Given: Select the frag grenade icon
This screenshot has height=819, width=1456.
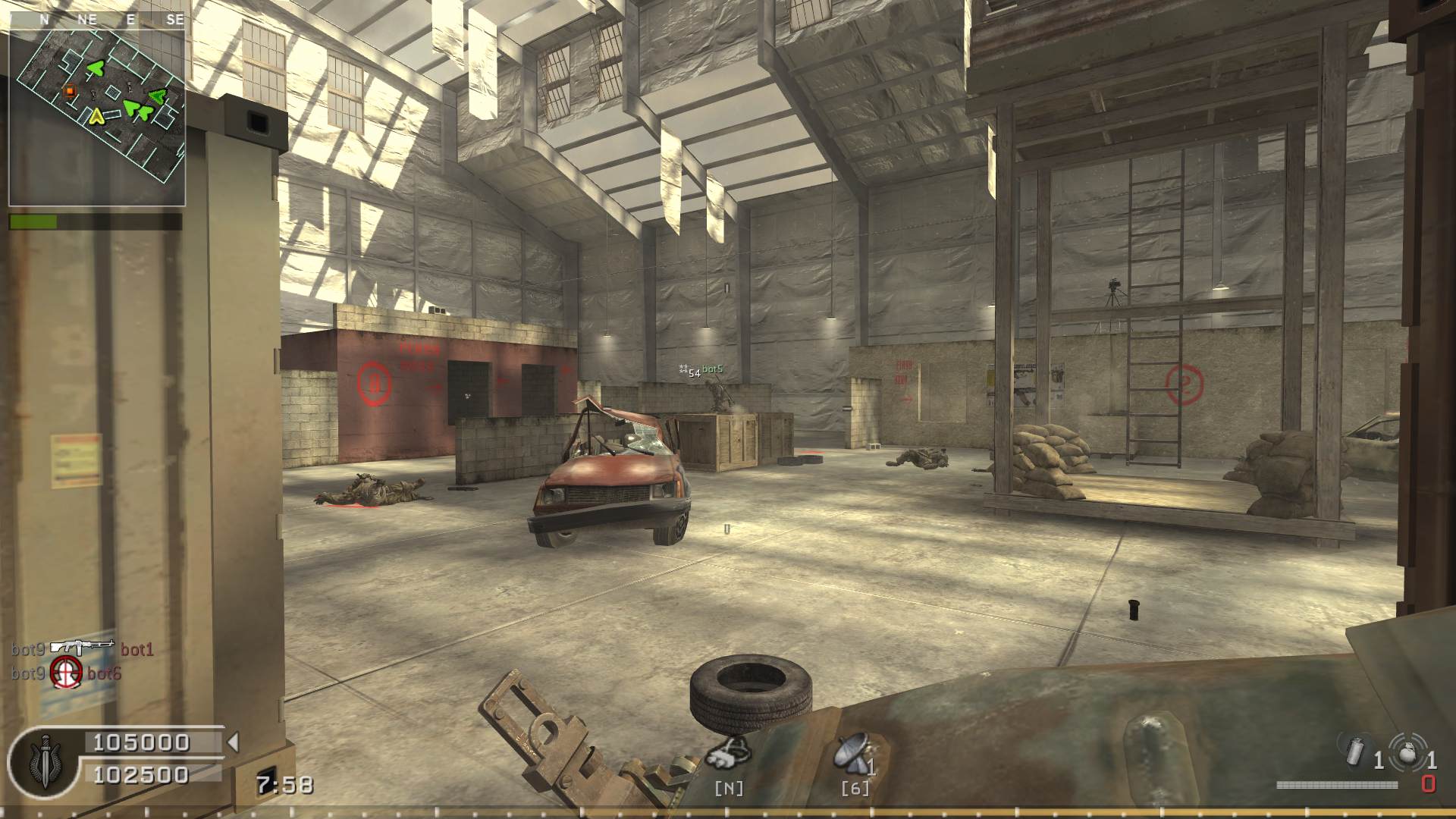Looking at the screenshot, I should point(1407,751).
